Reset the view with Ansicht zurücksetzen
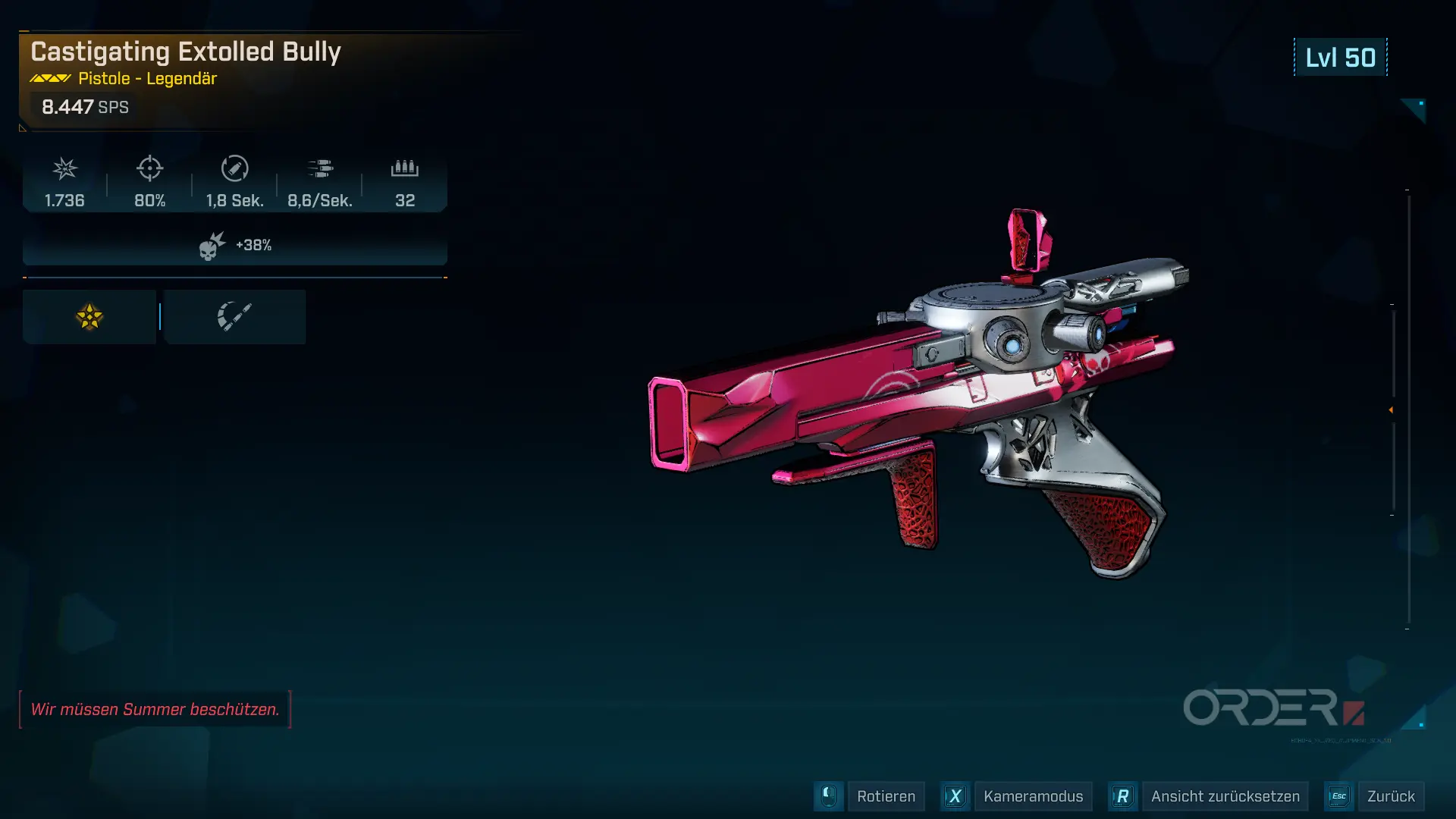 (1224, 796)
